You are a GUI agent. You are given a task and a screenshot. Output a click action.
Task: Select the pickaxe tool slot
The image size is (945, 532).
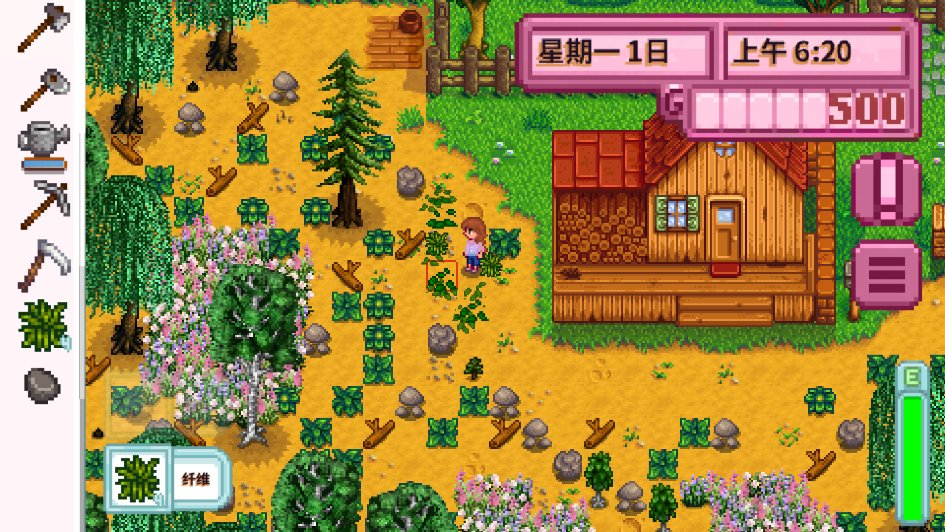click(42, 205)
